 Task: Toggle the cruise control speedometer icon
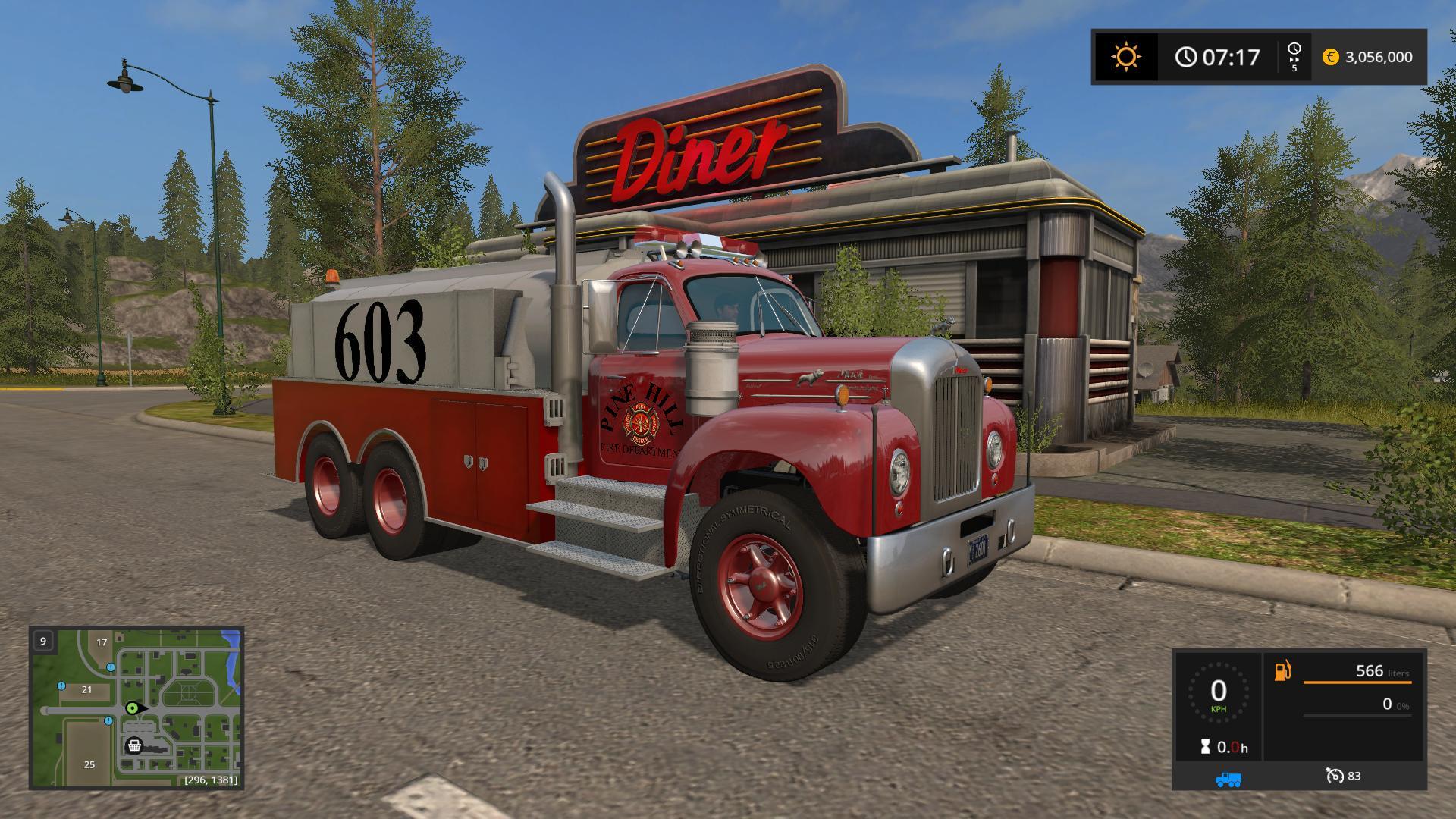1334,775
